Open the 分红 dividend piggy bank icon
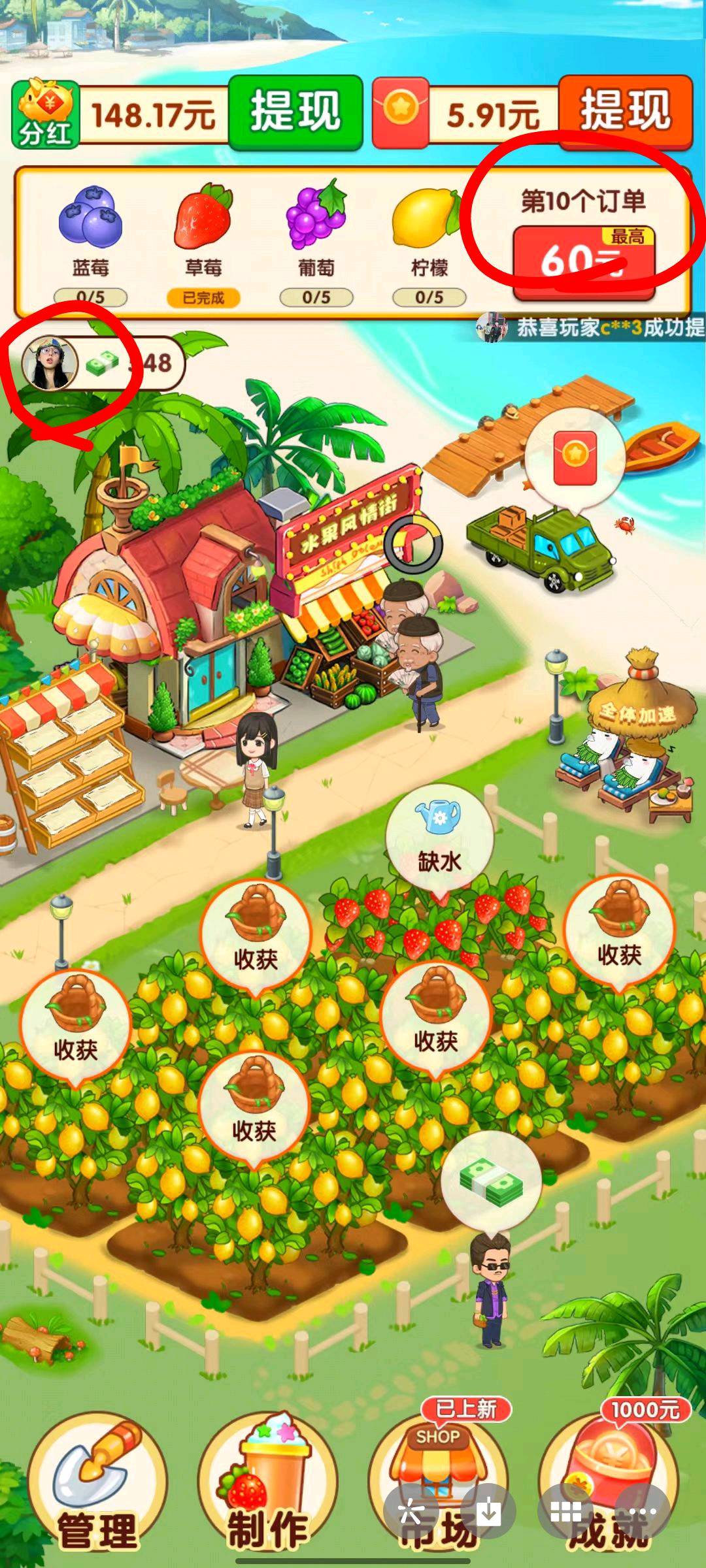This screenshot has width=706, height=1568. pyautogui.click(x=46, y=114)
